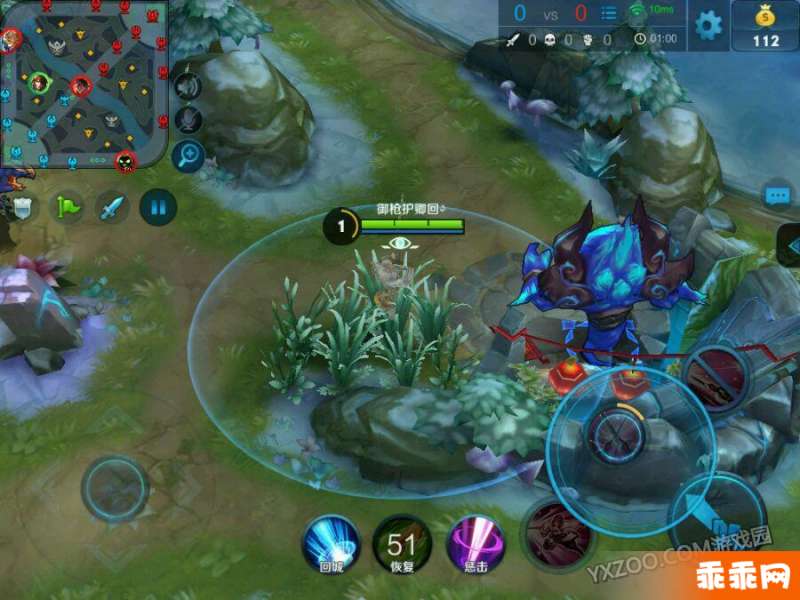Expand the side panel arrow tab
The image size is (800, 600).
point(789,245)
